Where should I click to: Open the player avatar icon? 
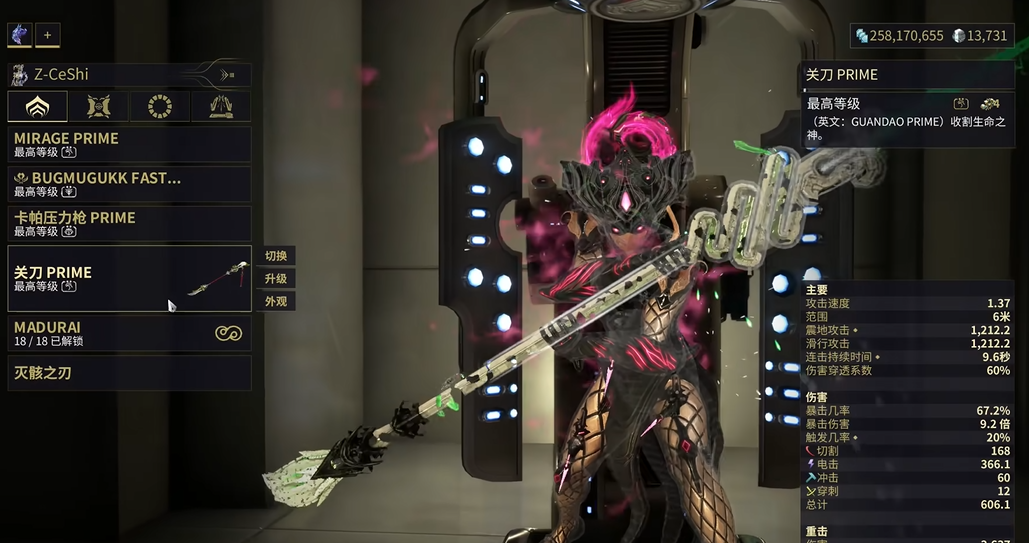pos(20,35)
